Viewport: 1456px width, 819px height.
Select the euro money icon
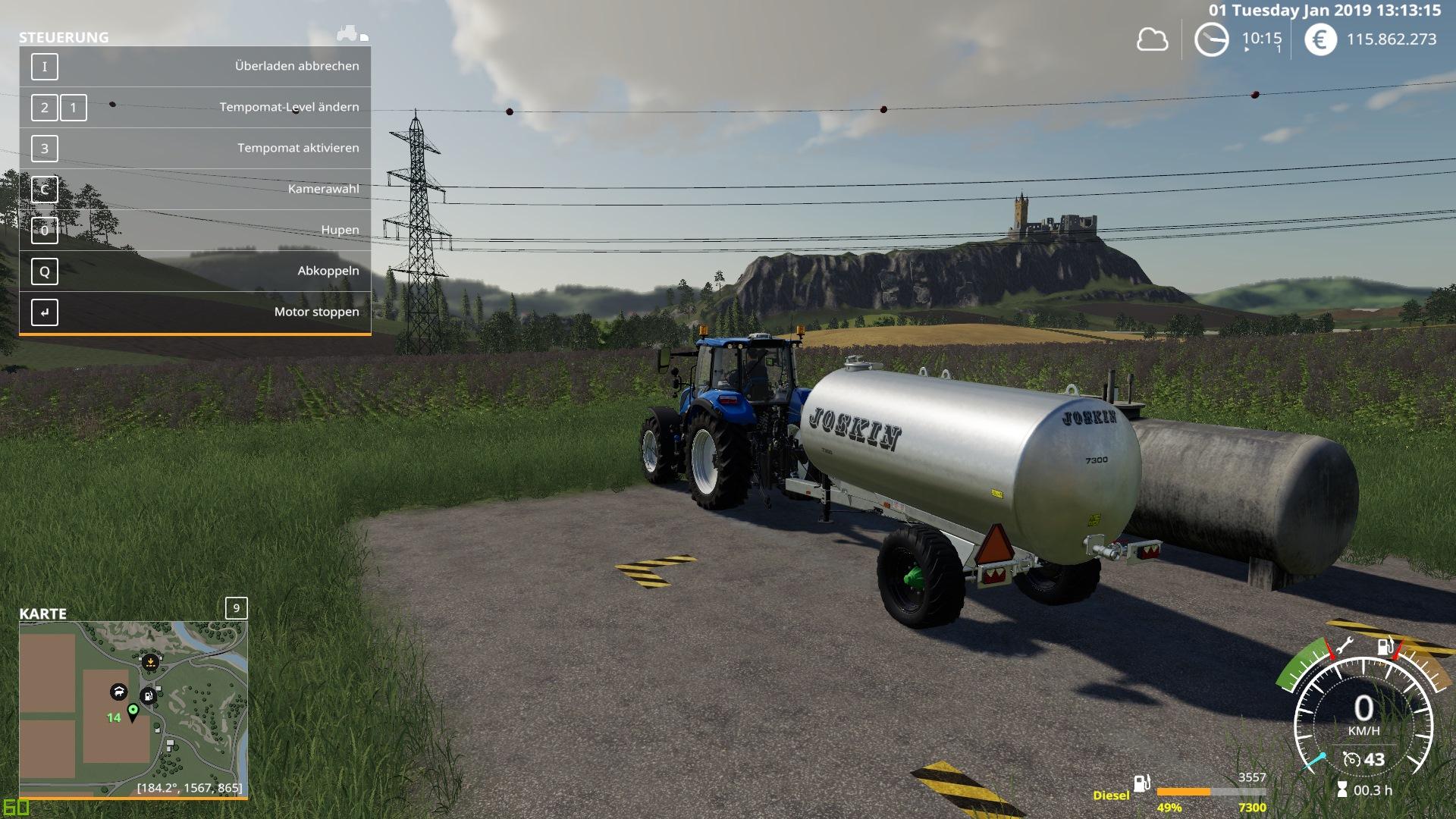pos(1320,39)
